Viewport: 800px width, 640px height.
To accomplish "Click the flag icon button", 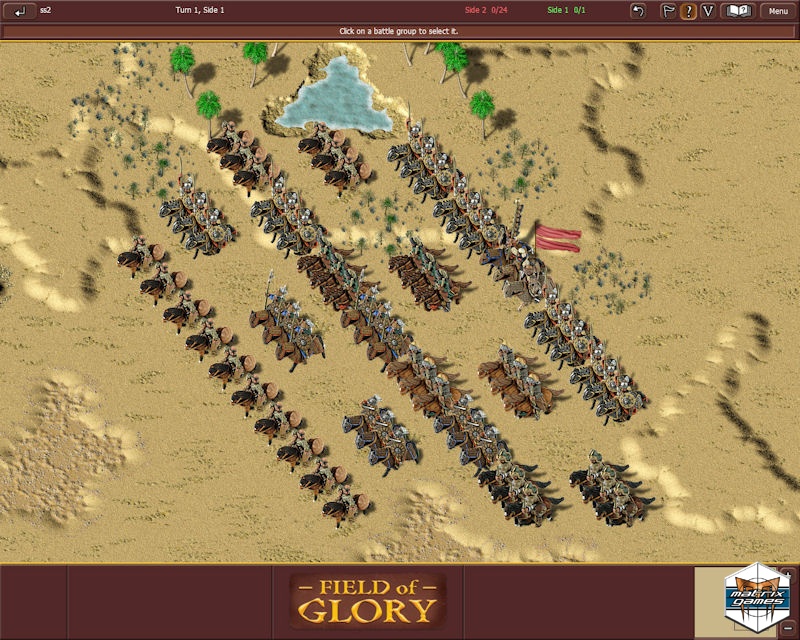I will pos(668,11).
